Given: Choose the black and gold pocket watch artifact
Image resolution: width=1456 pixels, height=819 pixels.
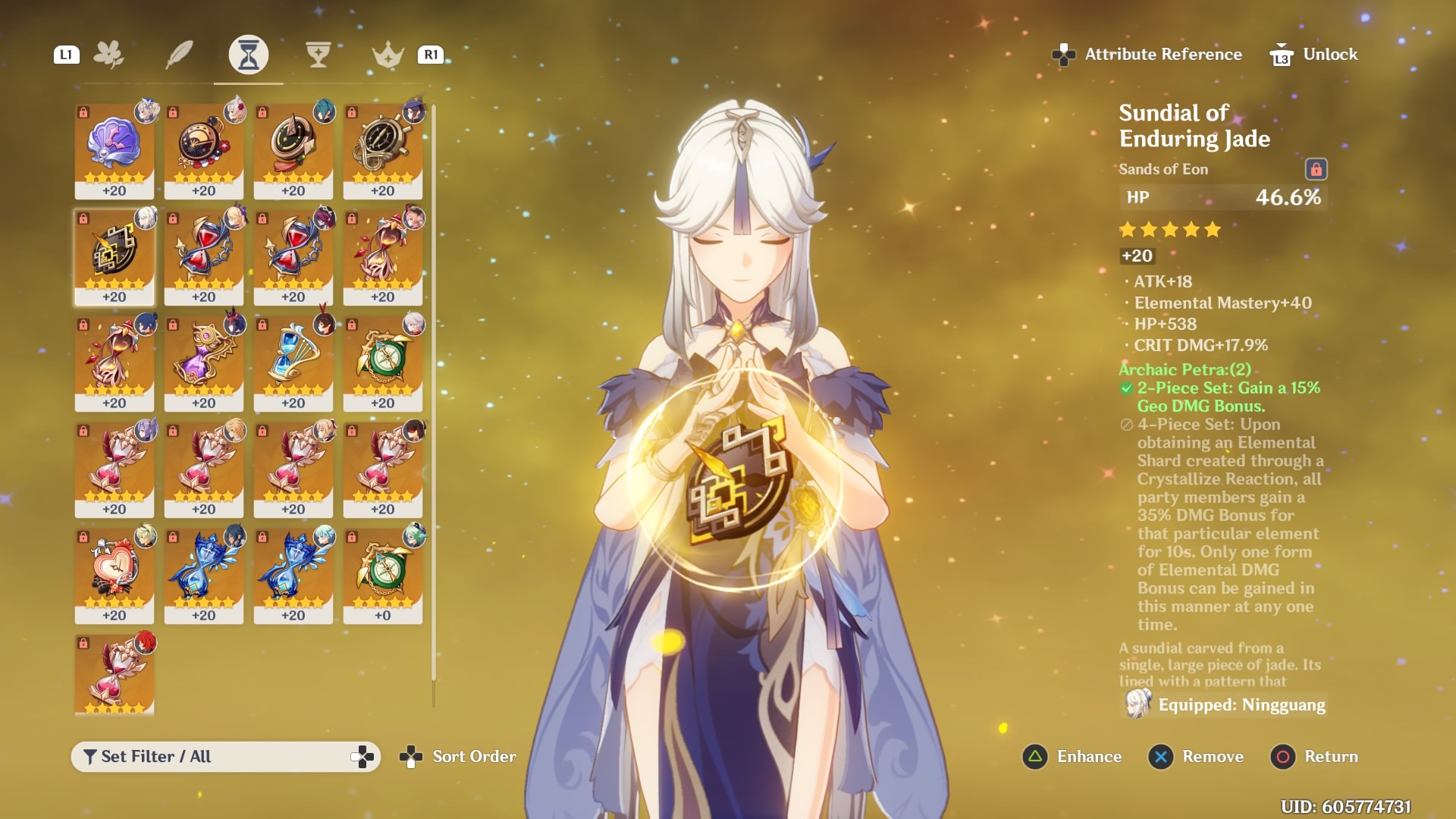Looking at the screenshot, I should pyautogui.click(x=204, y=150).
